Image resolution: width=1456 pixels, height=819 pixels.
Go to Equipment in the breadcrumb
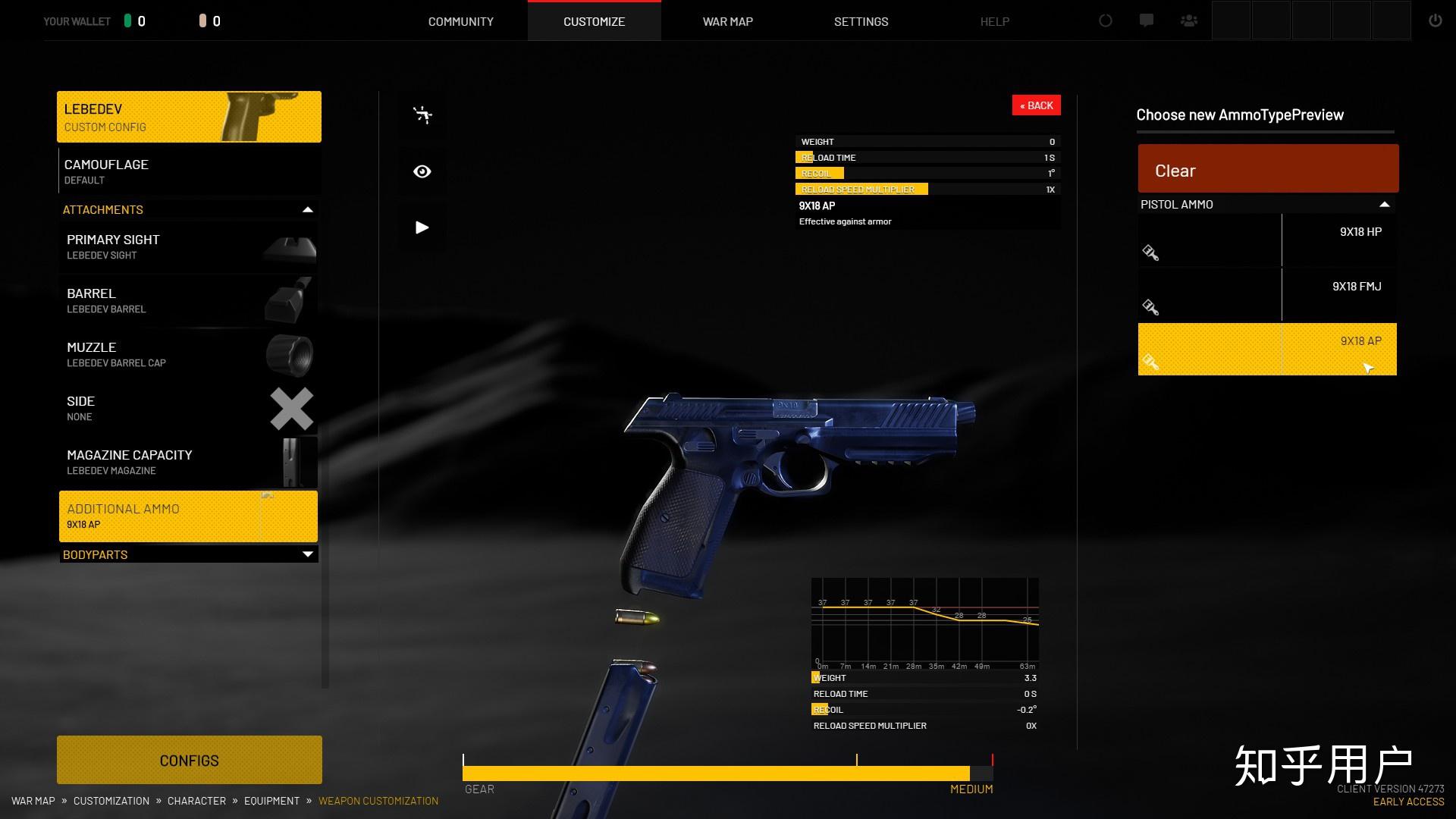tap(271, 801)
